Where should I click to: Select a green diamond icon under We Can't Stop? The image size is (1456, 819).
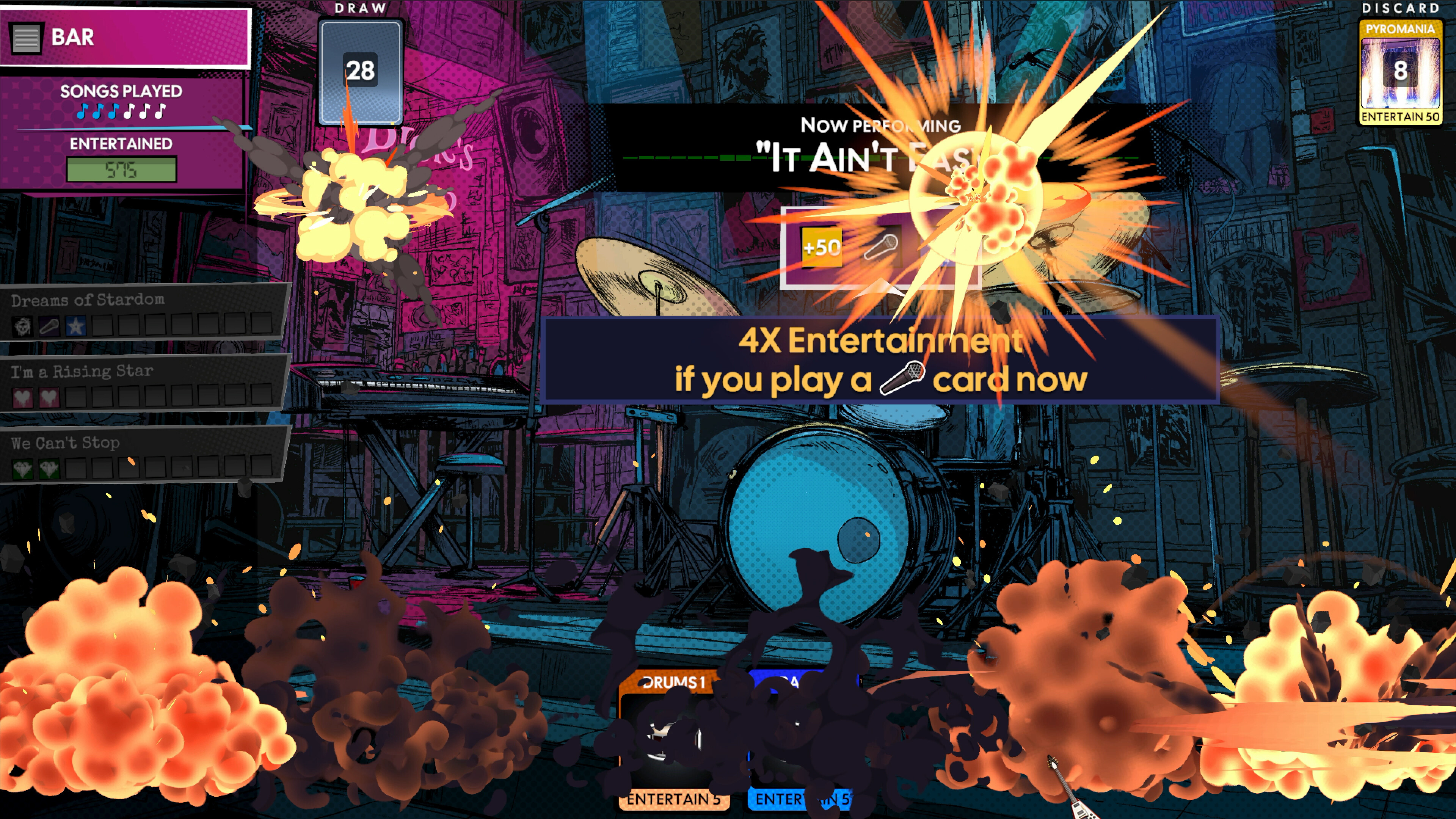23,469
